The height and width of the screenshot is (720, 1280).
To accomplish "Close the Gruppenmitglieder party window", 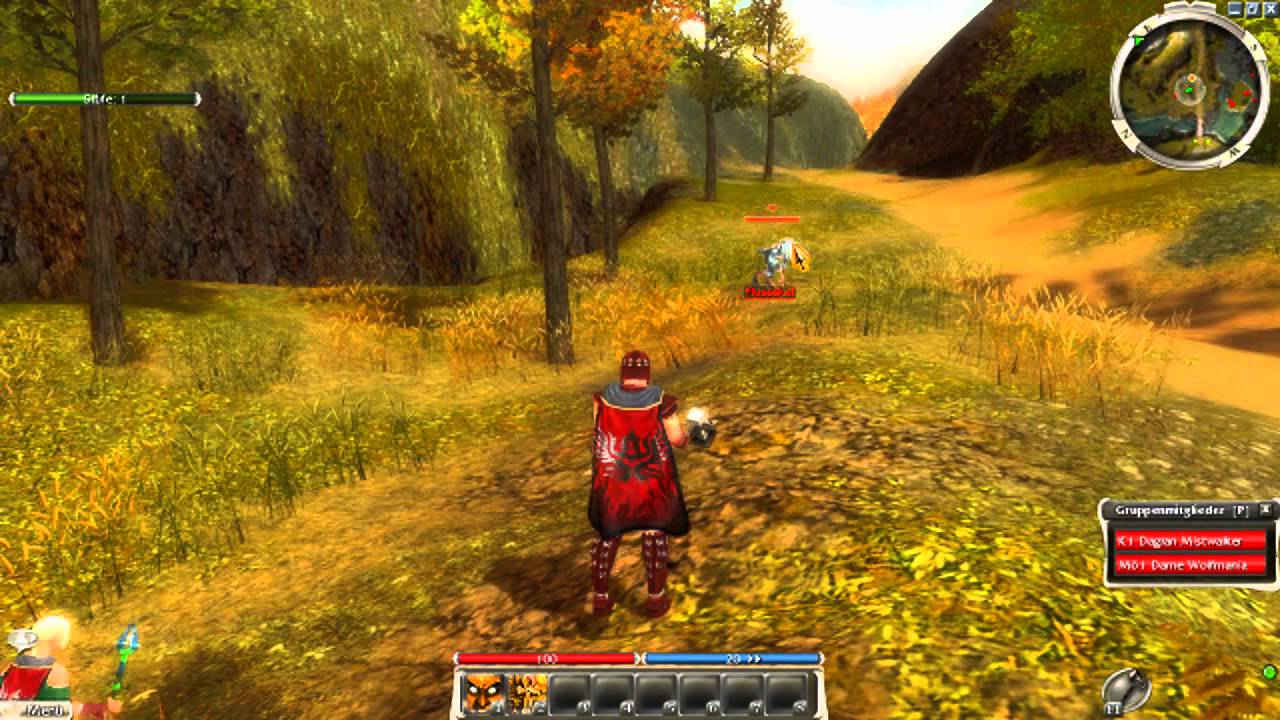I will pyautogui.click(x=1267, y=509).
